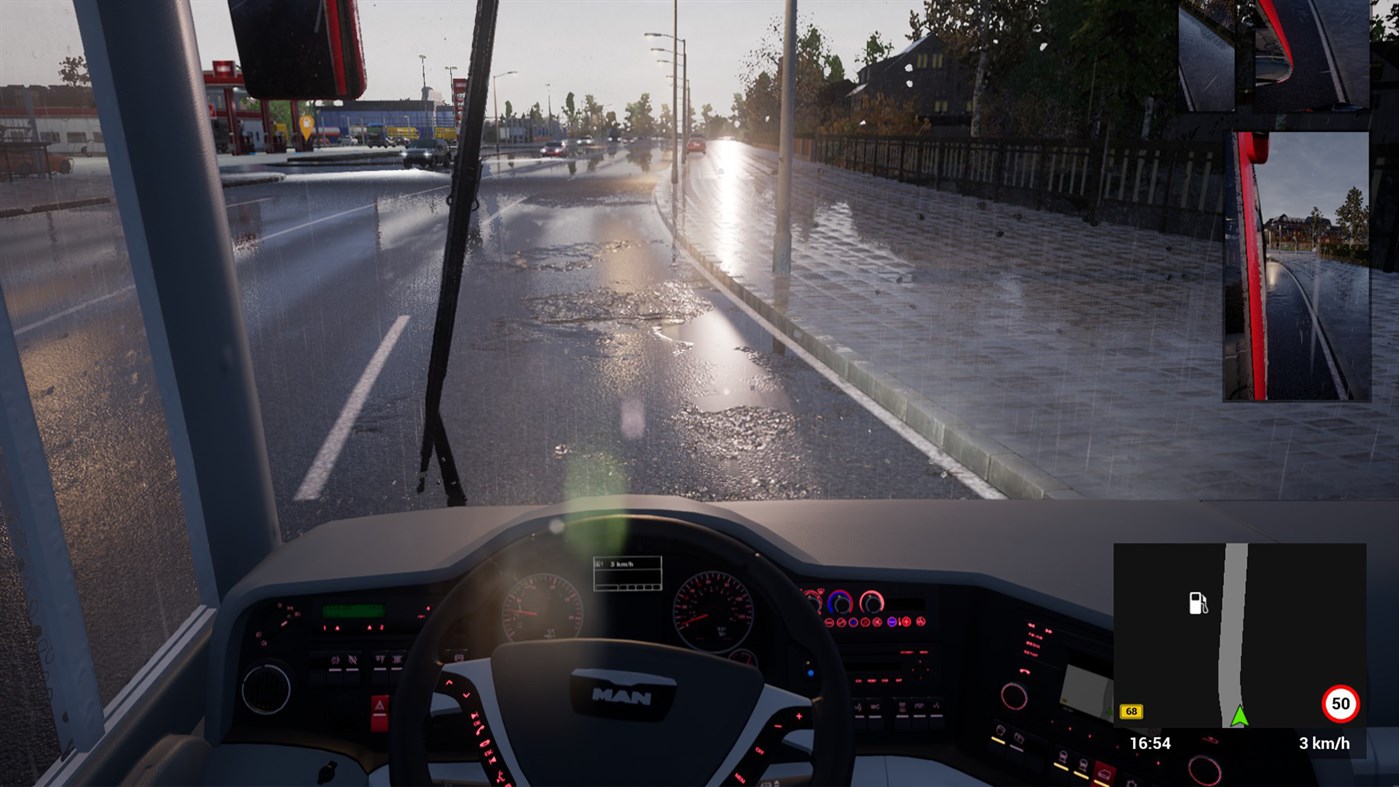Click the fuel pump icon on minimap
Screen dimensions: 1399x787
pyautogui.click(x=1197, y=601)
